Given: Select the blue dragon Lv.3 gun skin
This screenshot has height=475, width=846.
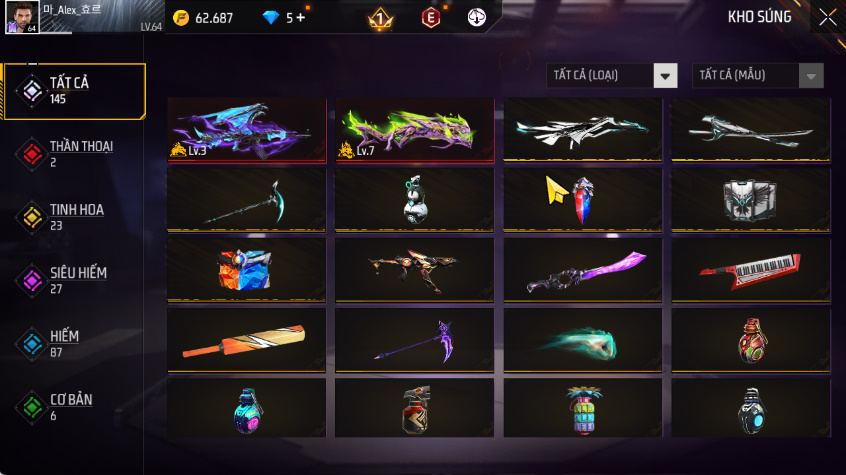Looking at the screenshot, I should 247,130.
